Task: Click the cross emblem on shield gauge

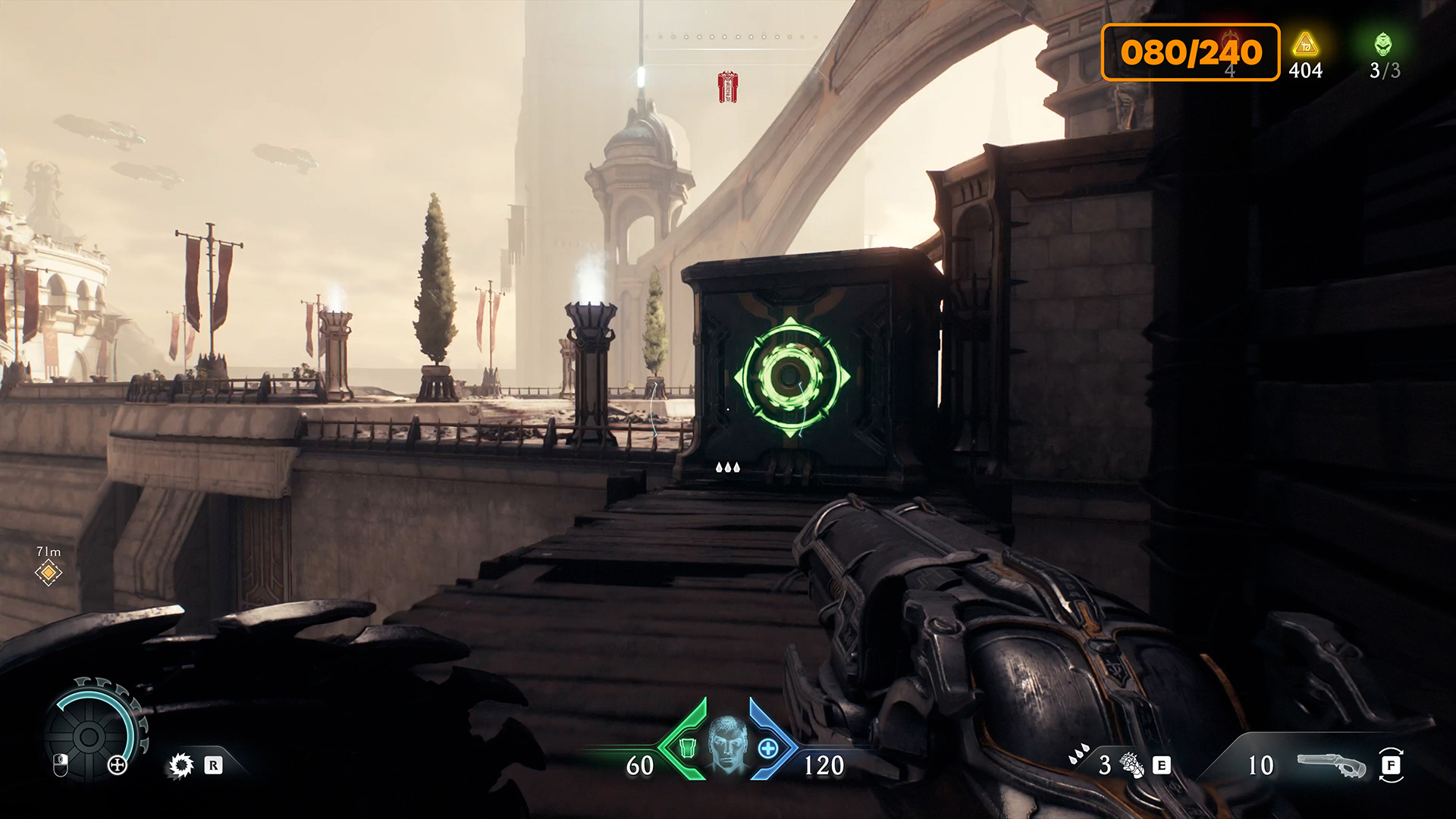Action: (118, 765)
